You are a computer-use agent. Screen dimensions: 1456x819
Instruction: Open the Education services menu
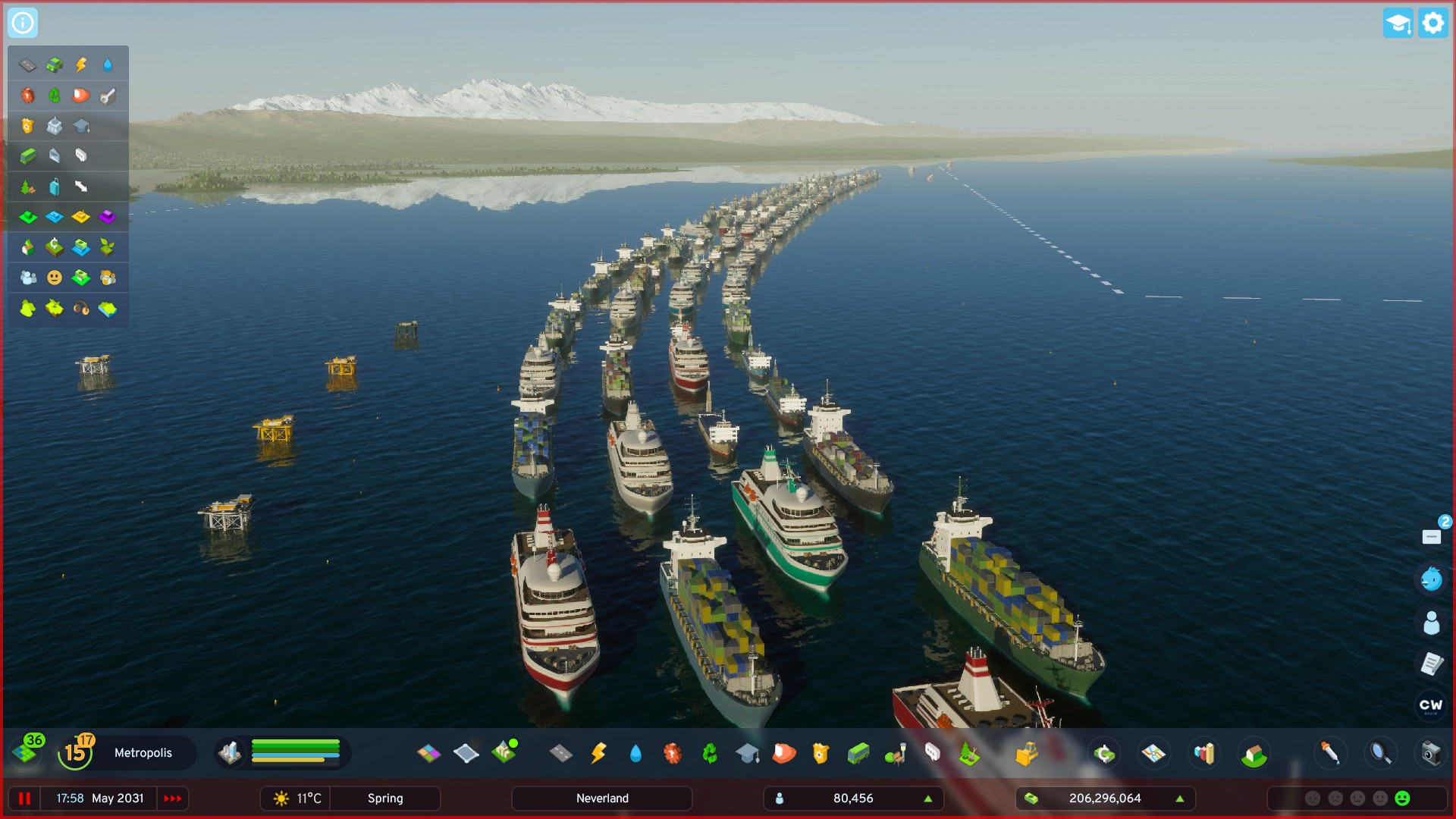coord(745,753)
